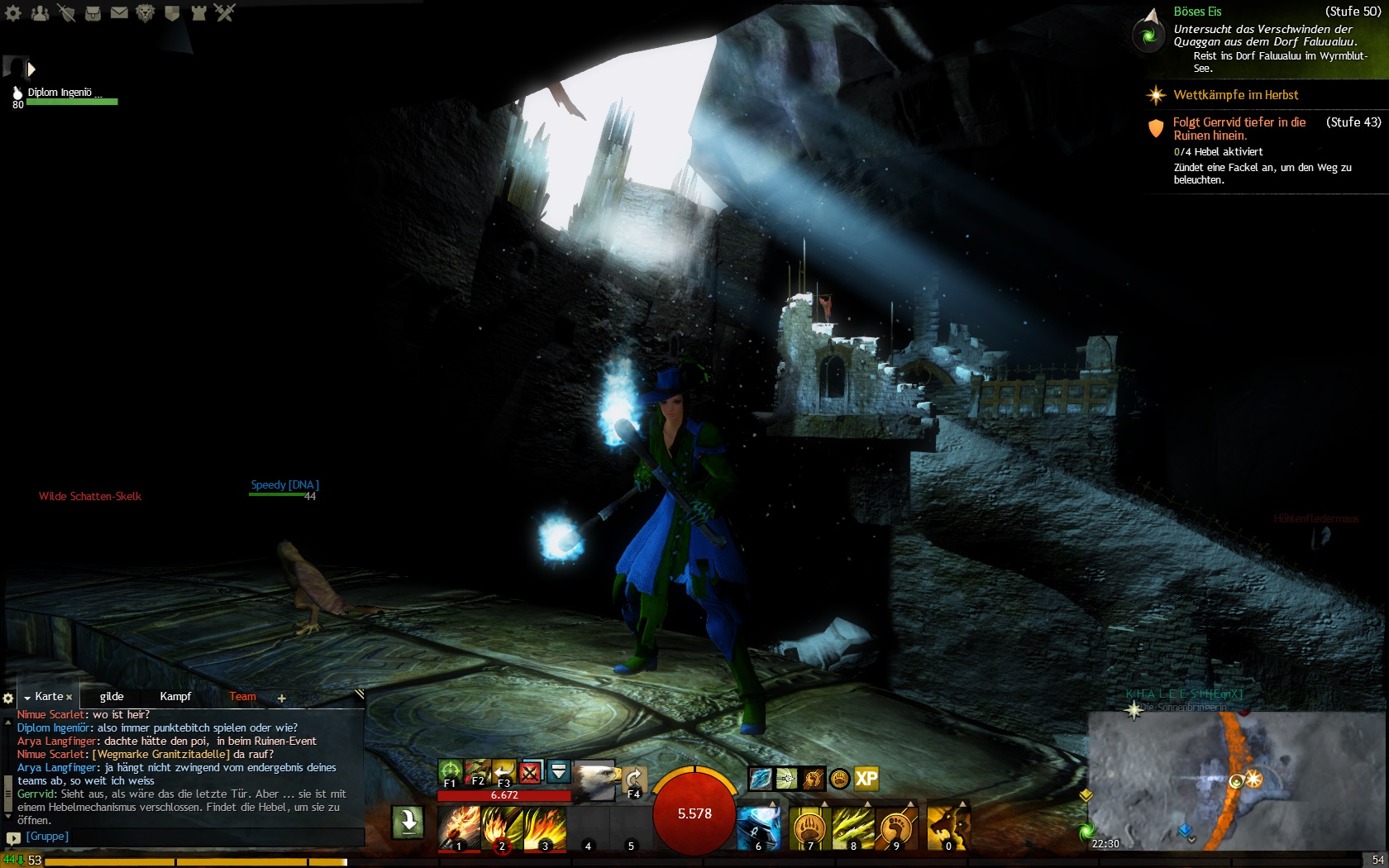1389x868 pixels.
Task: Open the crossed swords PvP icon
Action: [x=225, y=12]
